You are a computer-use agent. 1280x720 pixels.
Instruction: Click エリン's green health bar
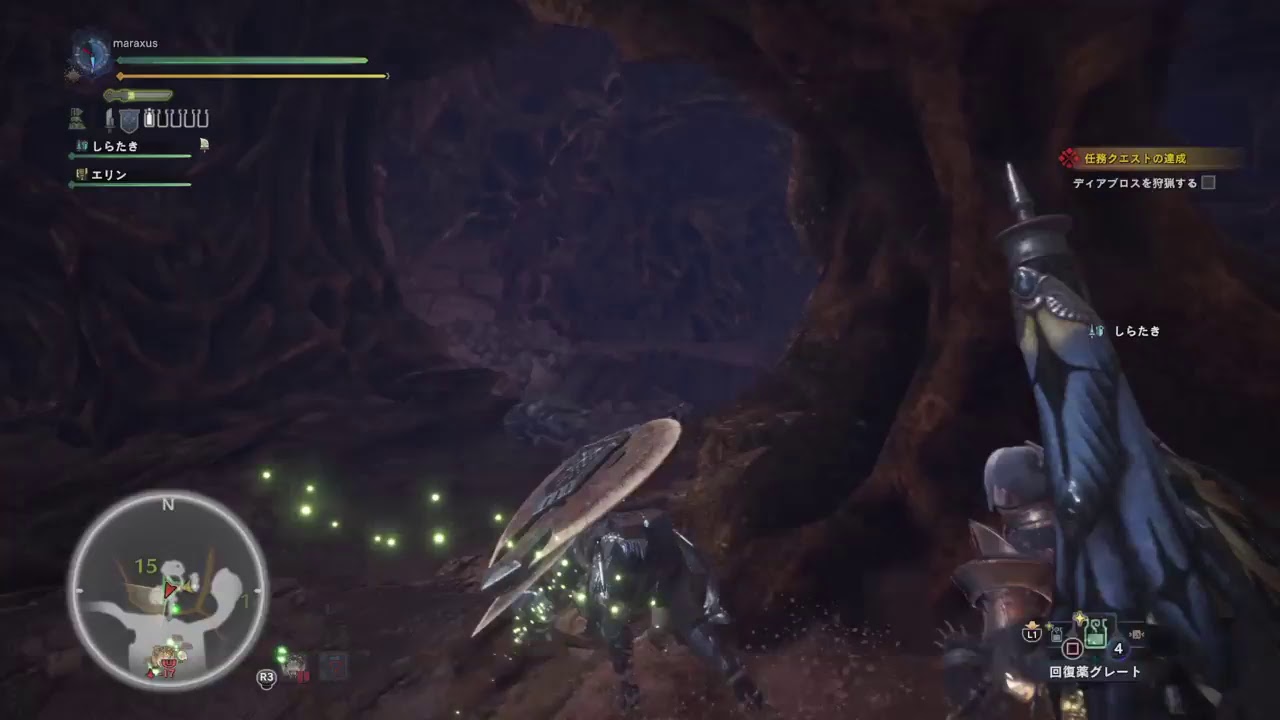[130, 184]
